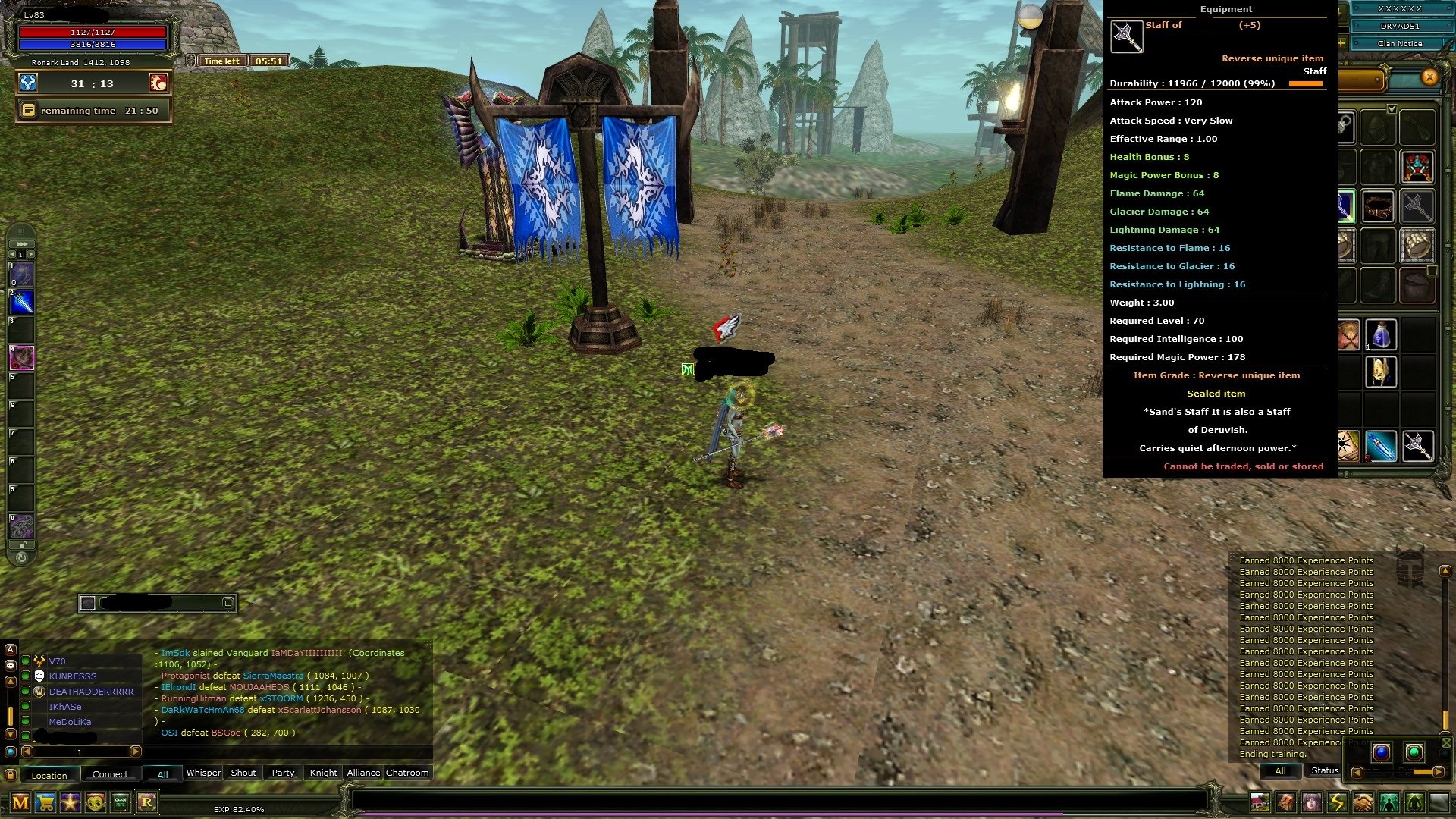Image resolution: width=1456 pixels, height=819 pixels.
Task: Click right arrow on friend list pager
Action: tap(135, 752)
